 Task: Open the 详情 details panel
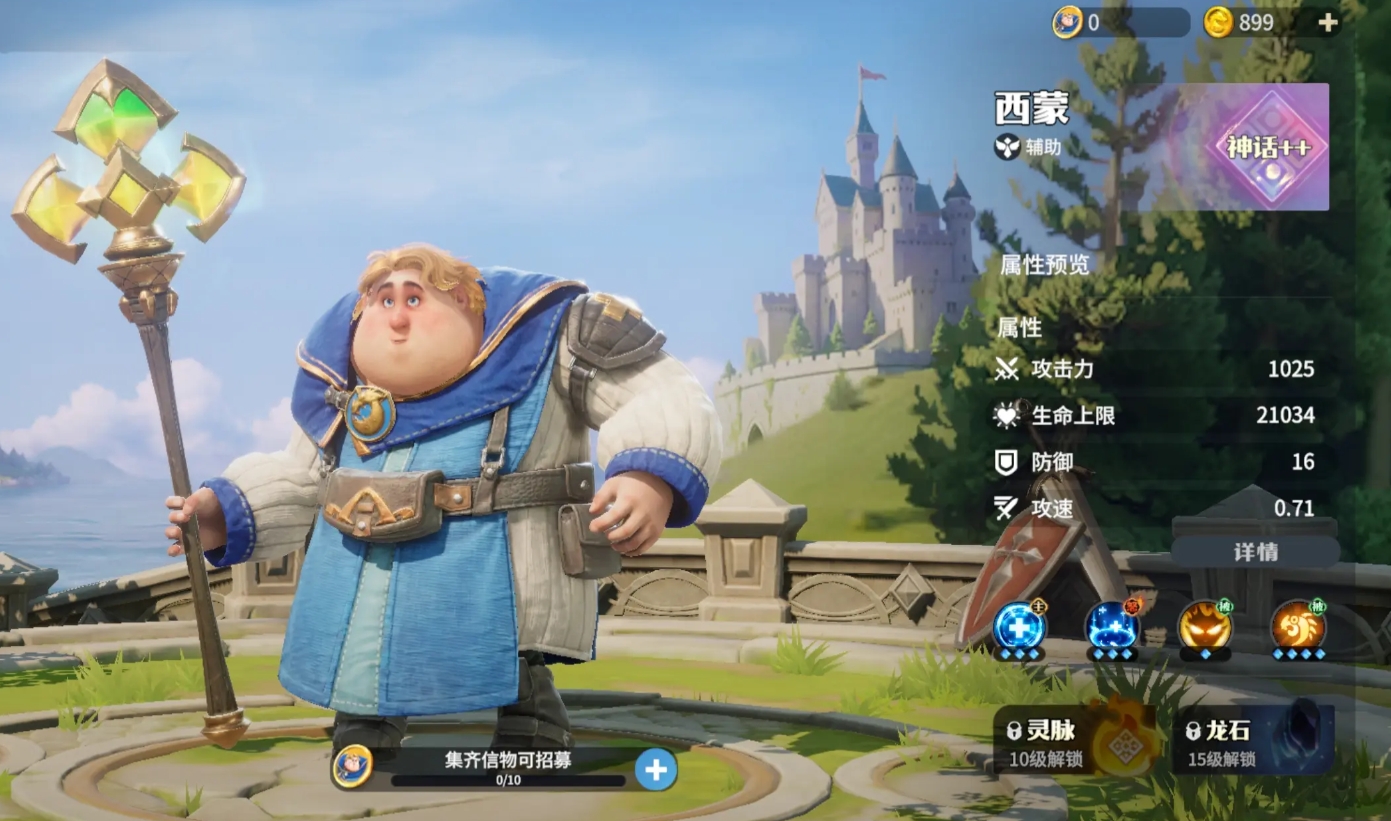1256,551
